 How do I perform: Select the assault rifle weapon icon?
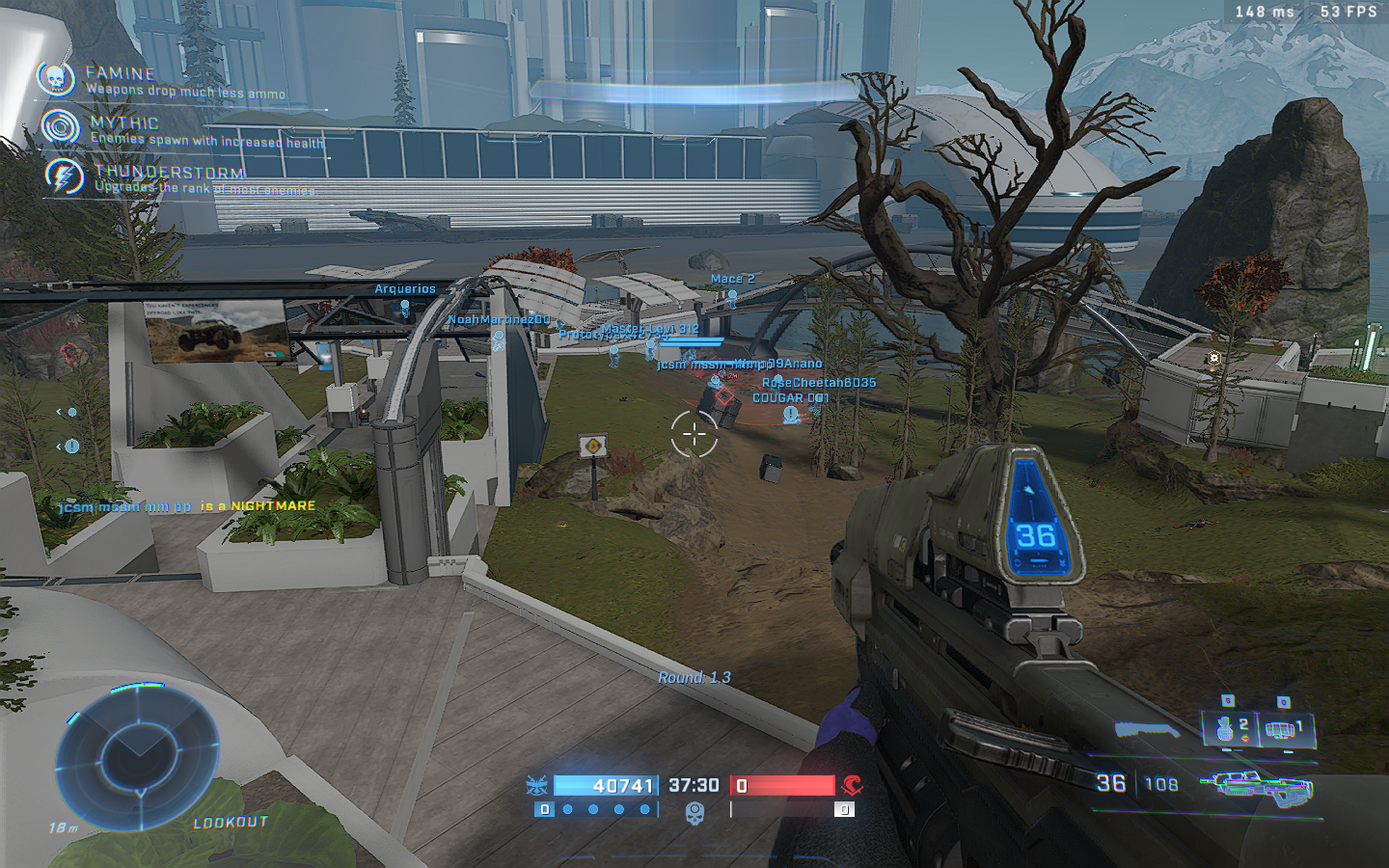(1257, 786)
